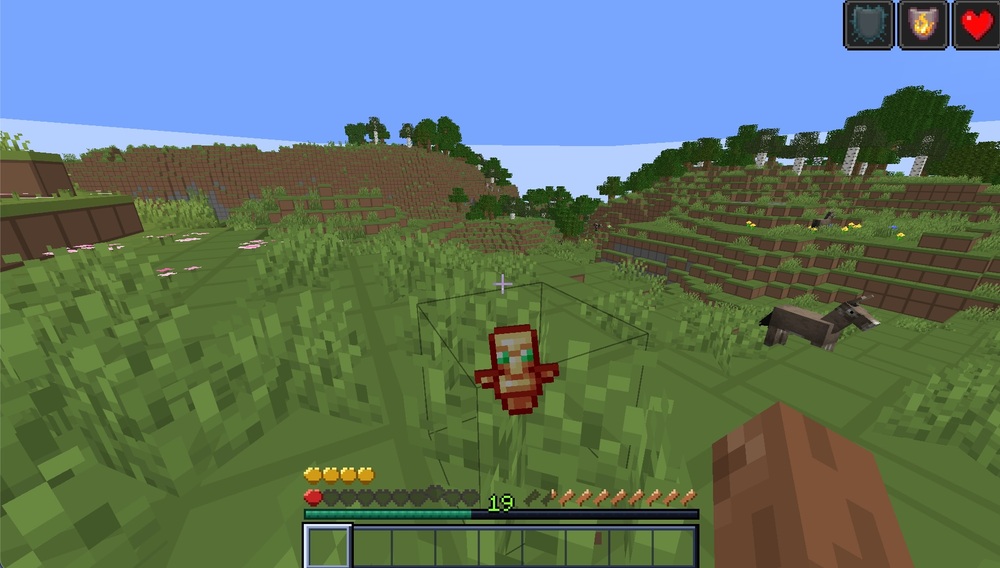Select the highlighted first hotbar slot
1000x568 pixels.
(327, 546)
